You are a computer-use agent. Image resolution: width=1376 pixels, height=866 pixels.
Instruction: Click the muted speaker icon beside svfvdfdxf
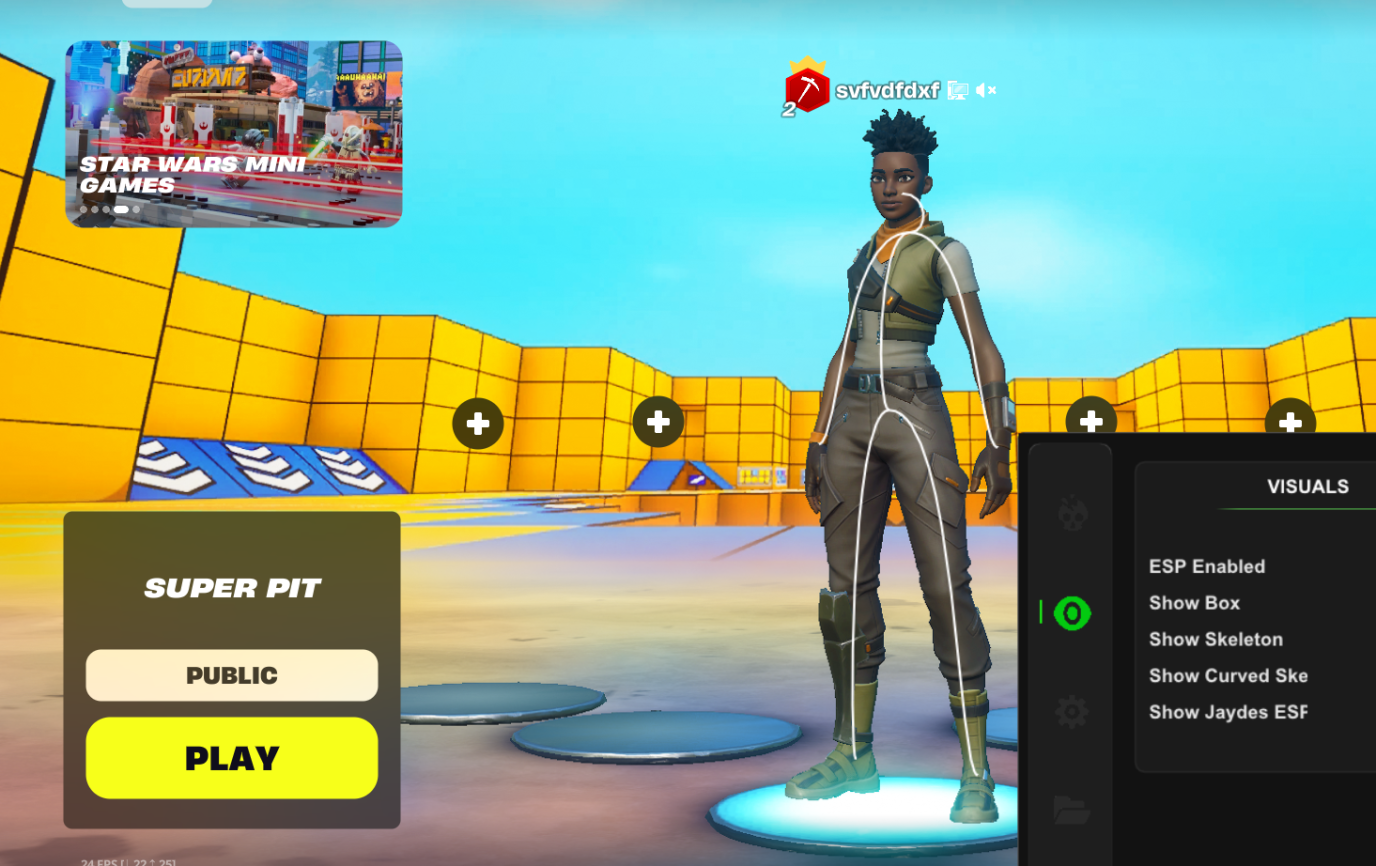pyautogui.click(x=986, y=91)
